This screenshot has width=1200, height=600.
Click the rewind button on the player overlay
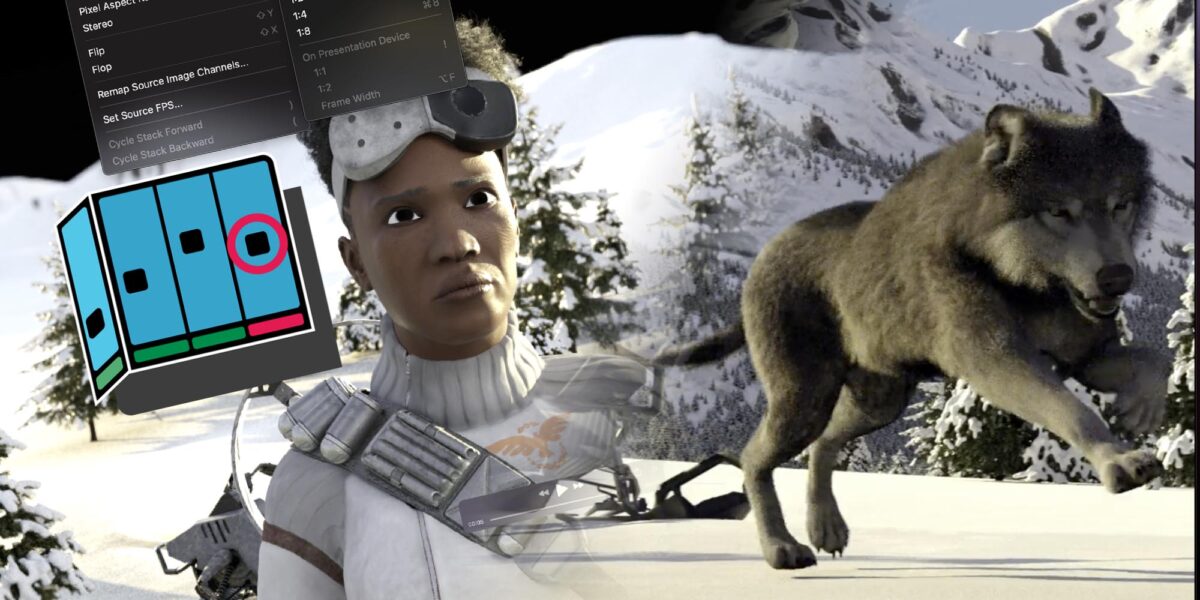543,493
